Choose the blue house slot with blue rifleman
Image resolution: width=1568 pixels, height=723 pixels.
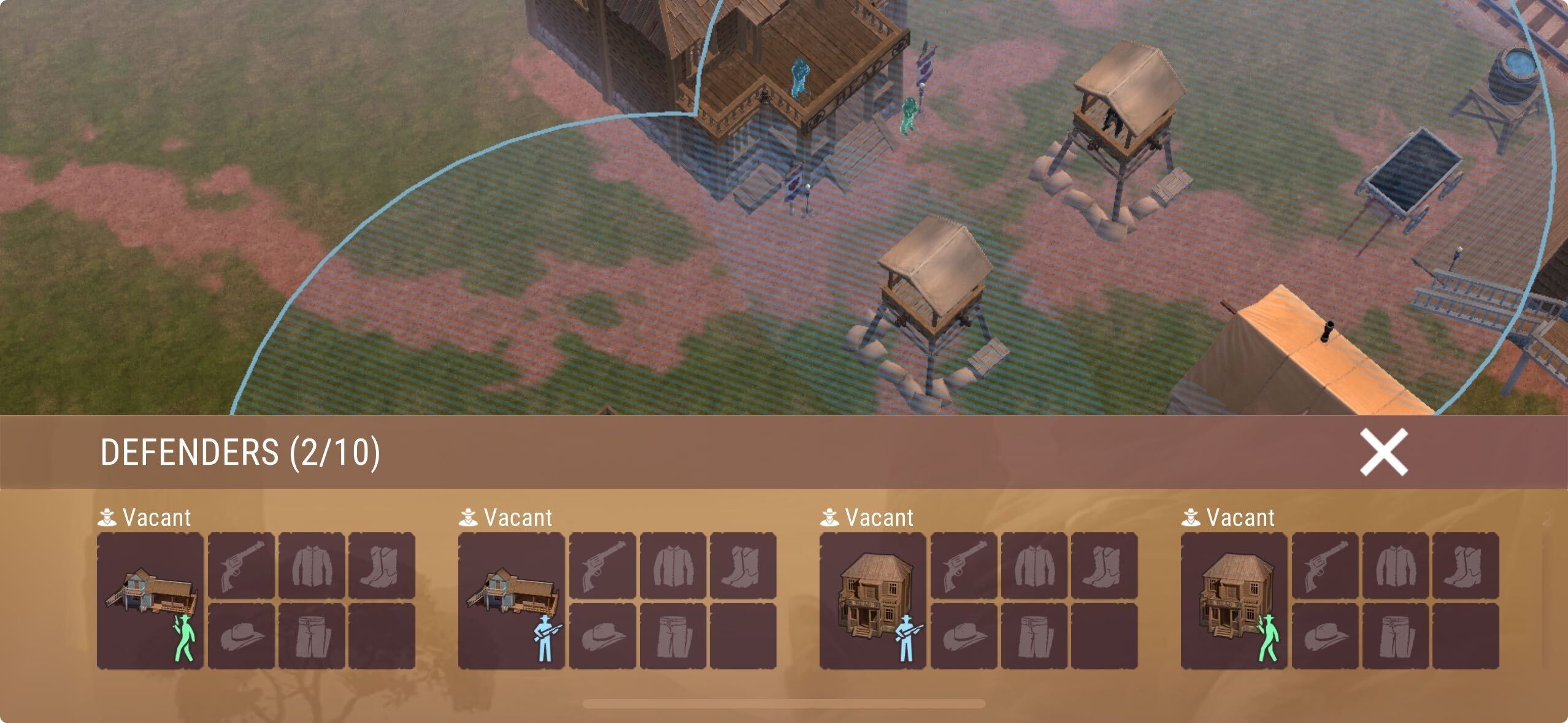click(x=512, y=600)
